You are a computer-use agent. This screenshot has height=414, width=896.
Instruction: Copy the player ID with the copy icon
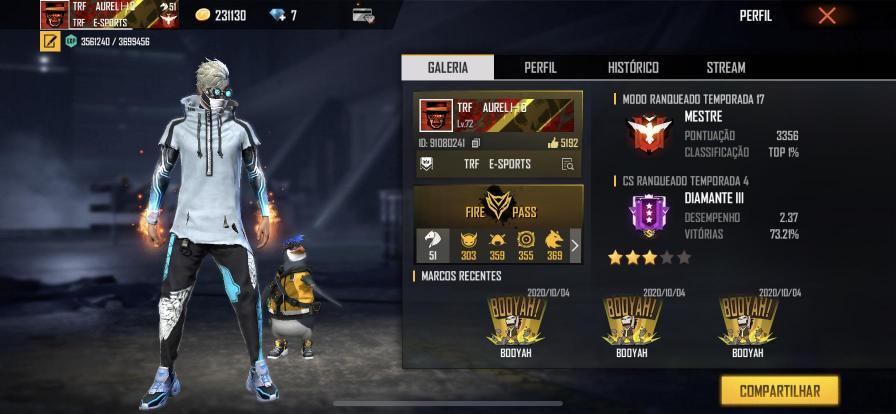click(476, 143)
